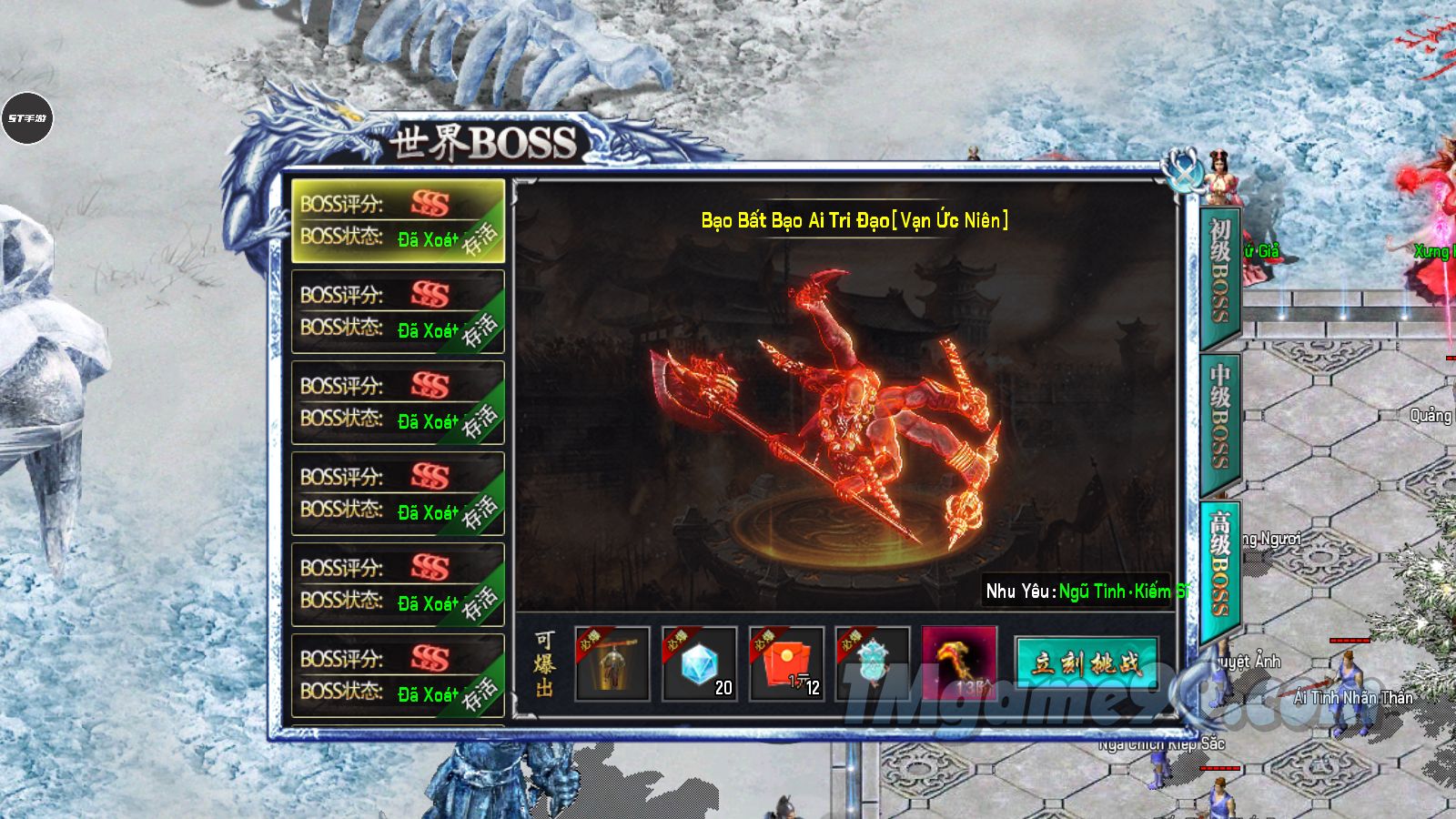
Task: Inspect the golden weapon reward on pink background
Action: point(959,663)
